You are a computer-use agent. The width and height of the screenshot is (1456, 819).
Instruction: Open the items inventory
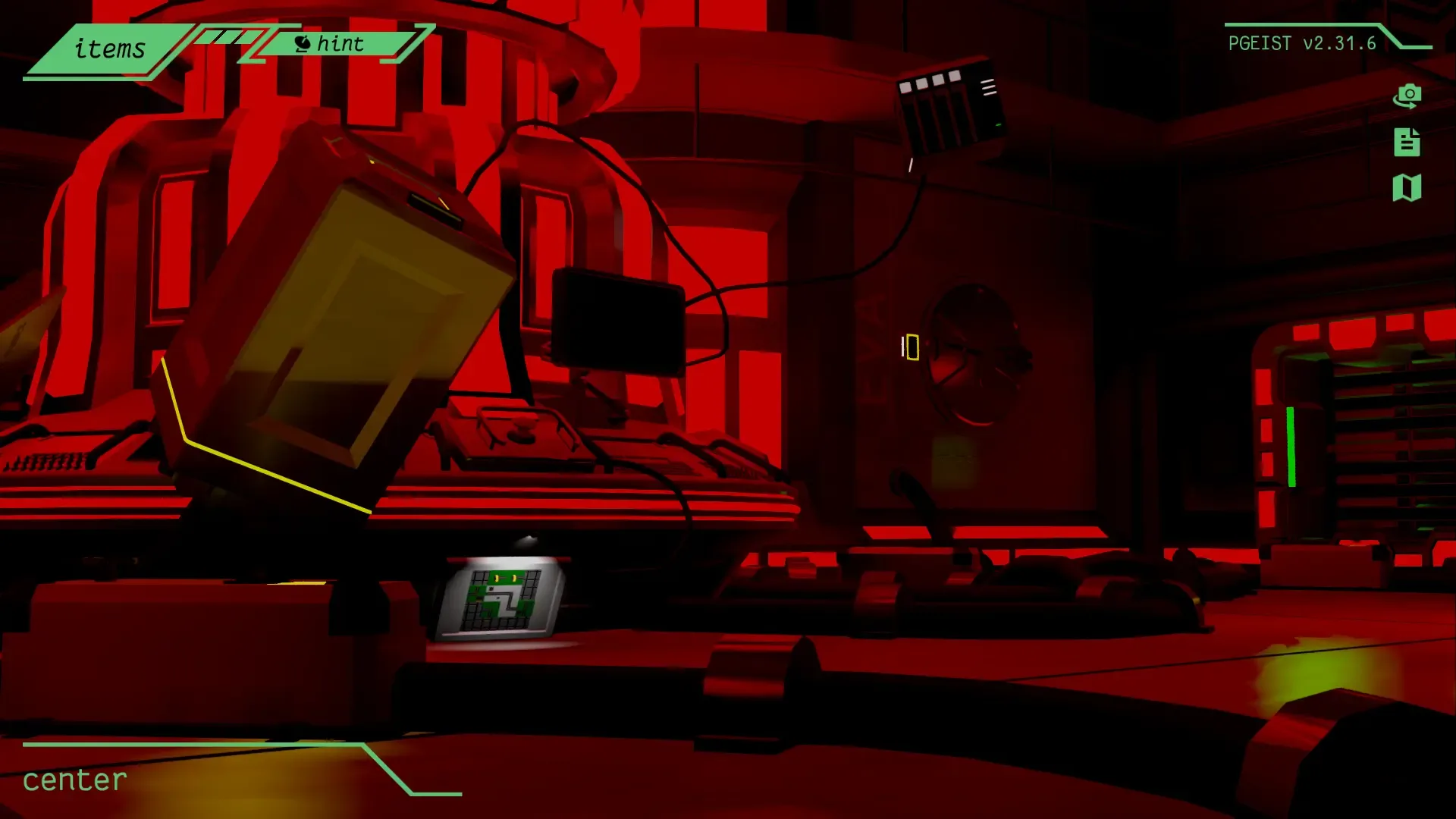pyautogui.click(x=108, y=49)
